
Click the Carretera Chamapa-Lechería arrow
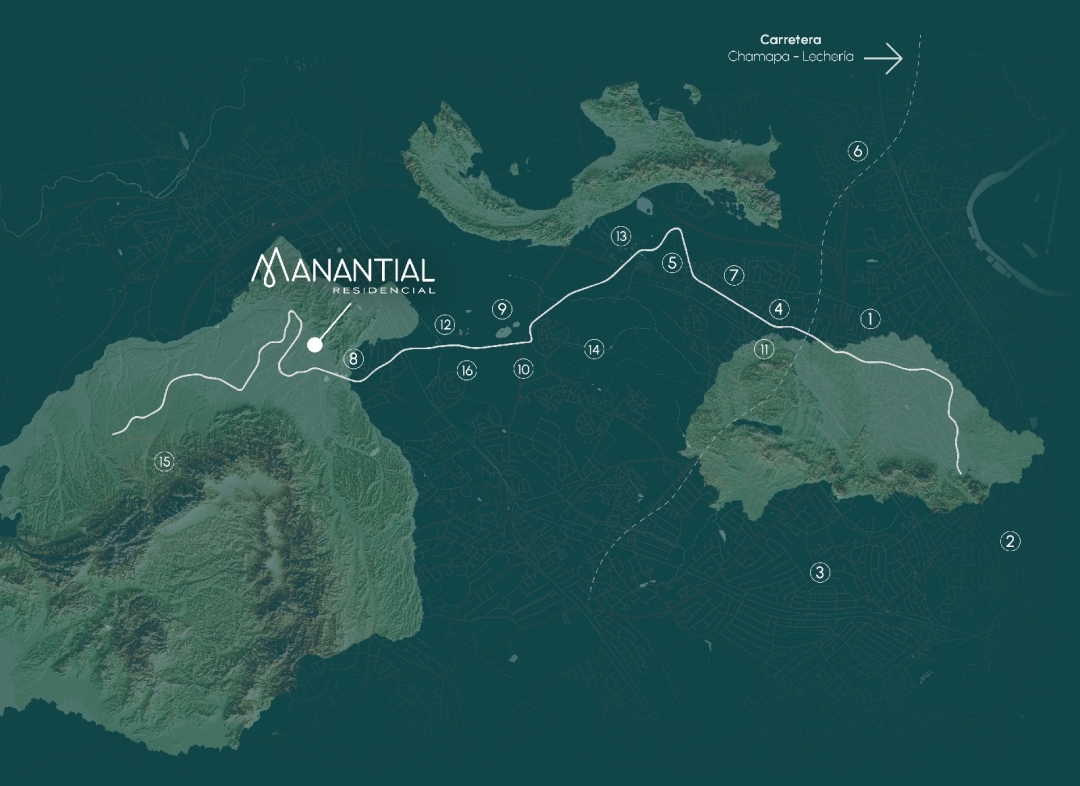click(883, 59)
